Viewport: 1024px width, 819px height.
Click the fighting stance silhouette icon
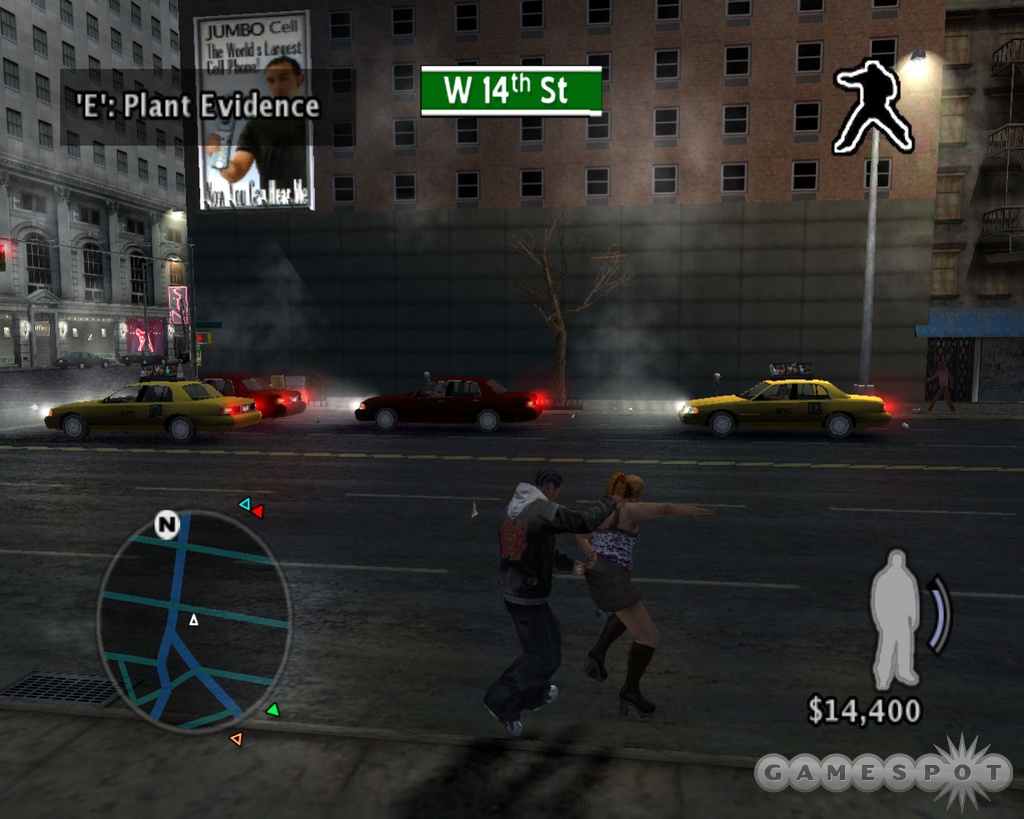[873, 105]
